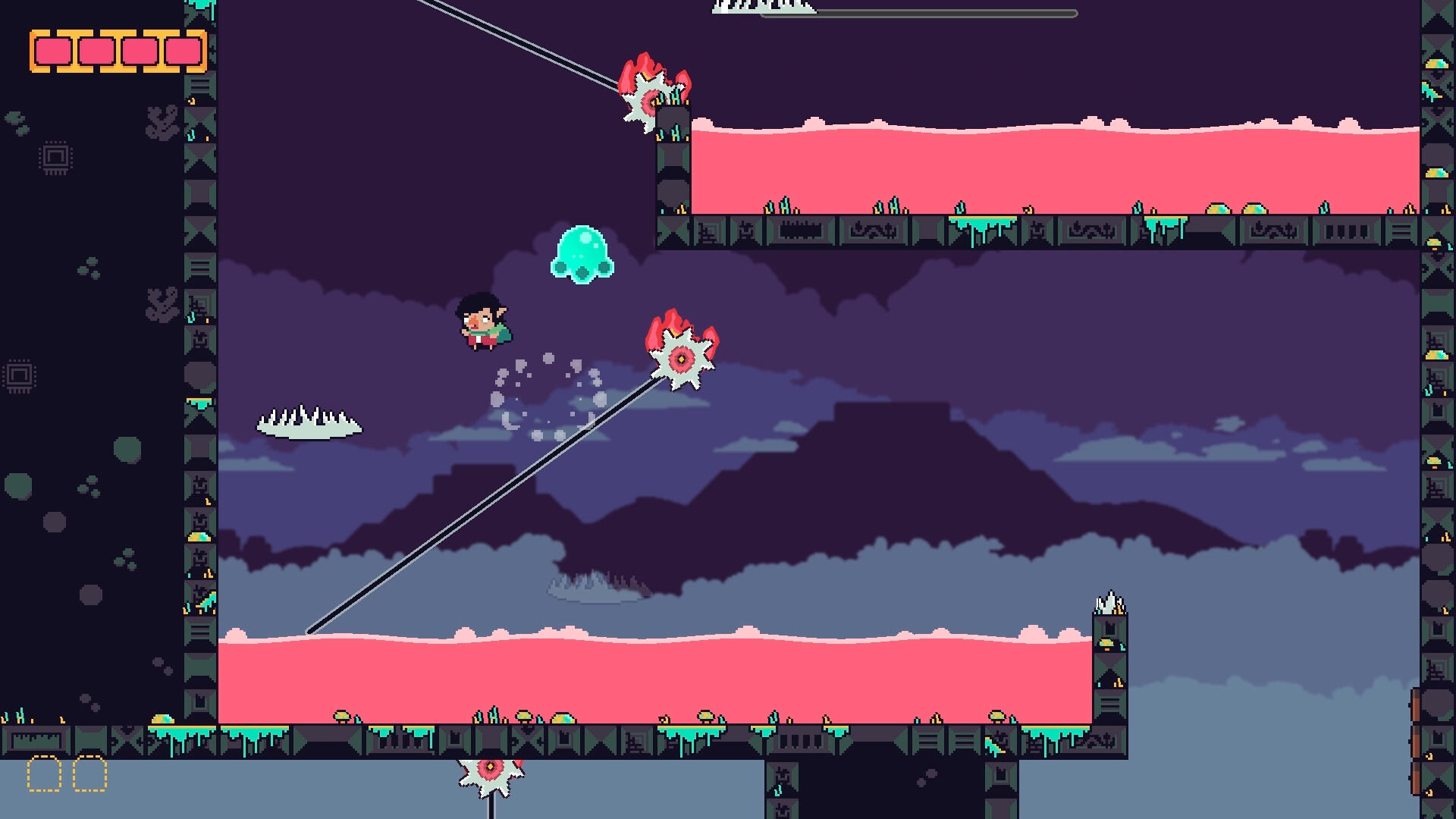Toggle the first pink health segment
Screen dimensions: 1456x819
[53, 49]
